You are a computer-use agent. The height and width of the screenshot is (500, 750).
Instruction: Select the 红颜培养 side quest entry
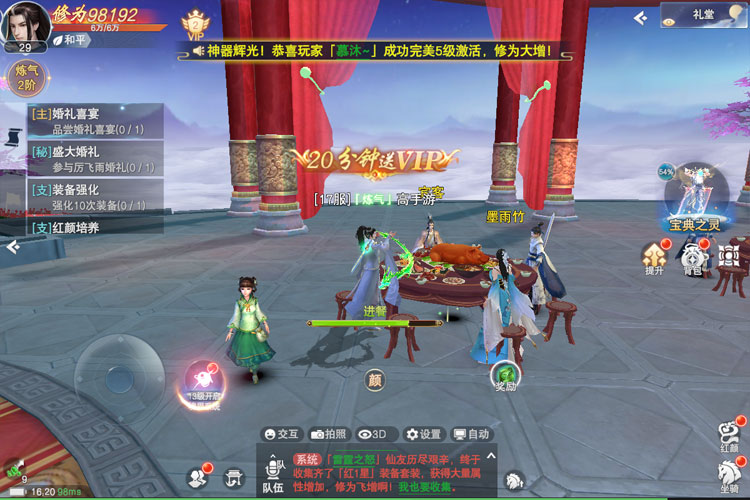coord(90,227)
